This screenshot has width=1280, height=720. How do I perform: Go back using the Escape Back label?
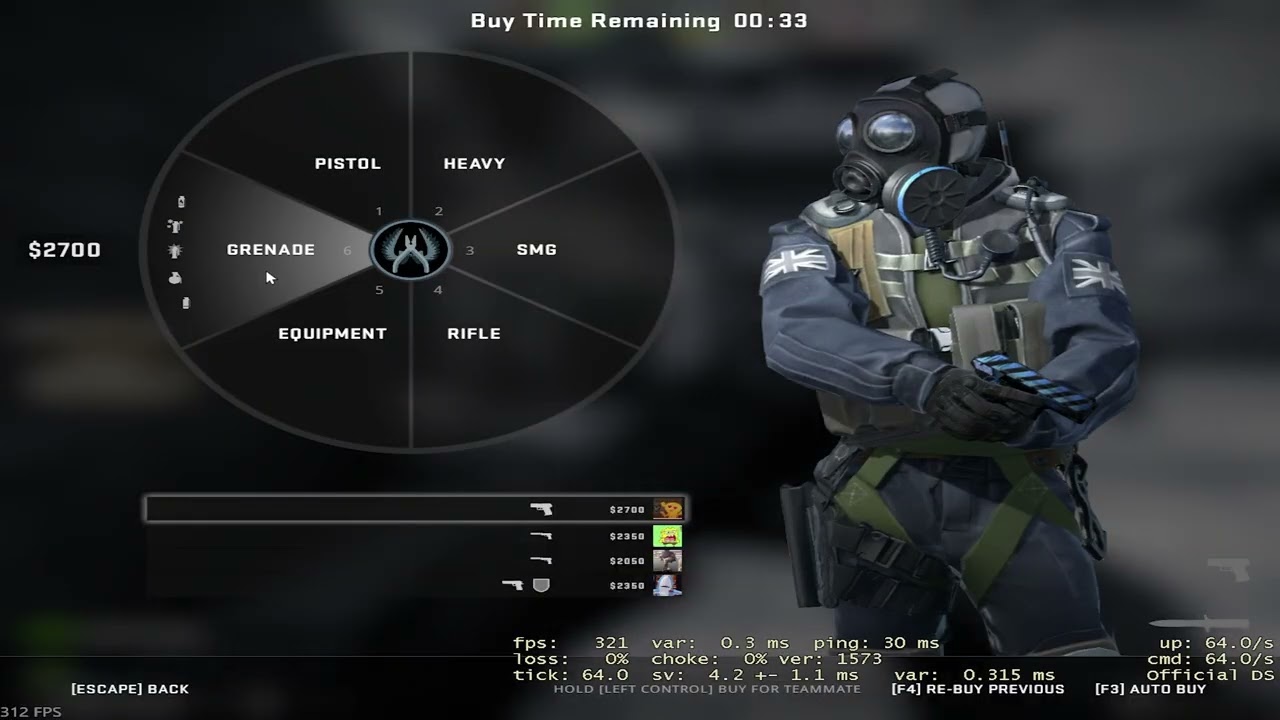point(130,689)
